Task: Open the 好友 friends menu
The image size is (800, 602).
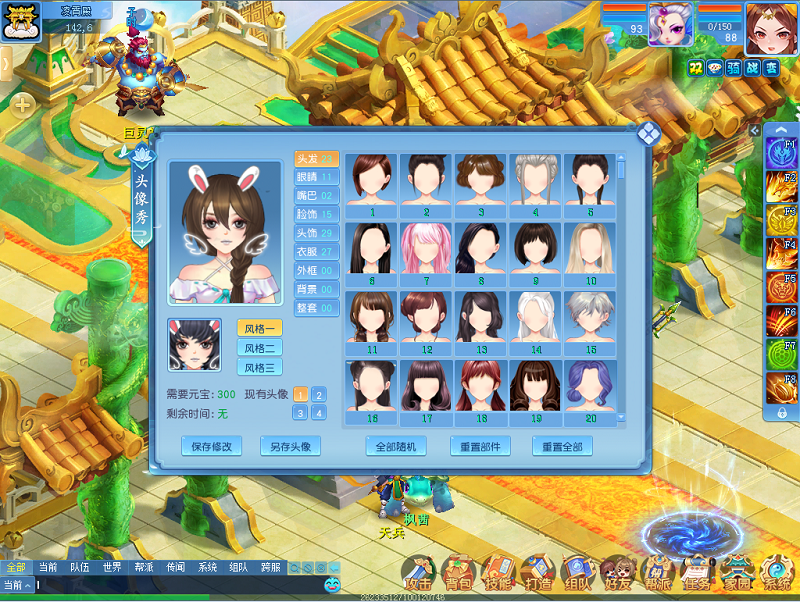Action: click(618, 574)
